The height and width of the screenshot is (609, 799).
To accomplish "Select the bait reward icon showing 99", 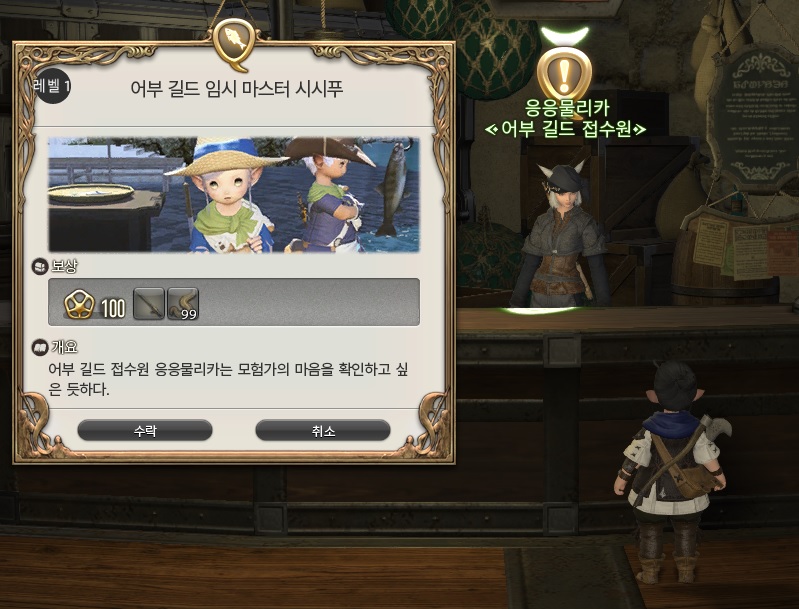I will pyautogui.click(x=183, y=303).
